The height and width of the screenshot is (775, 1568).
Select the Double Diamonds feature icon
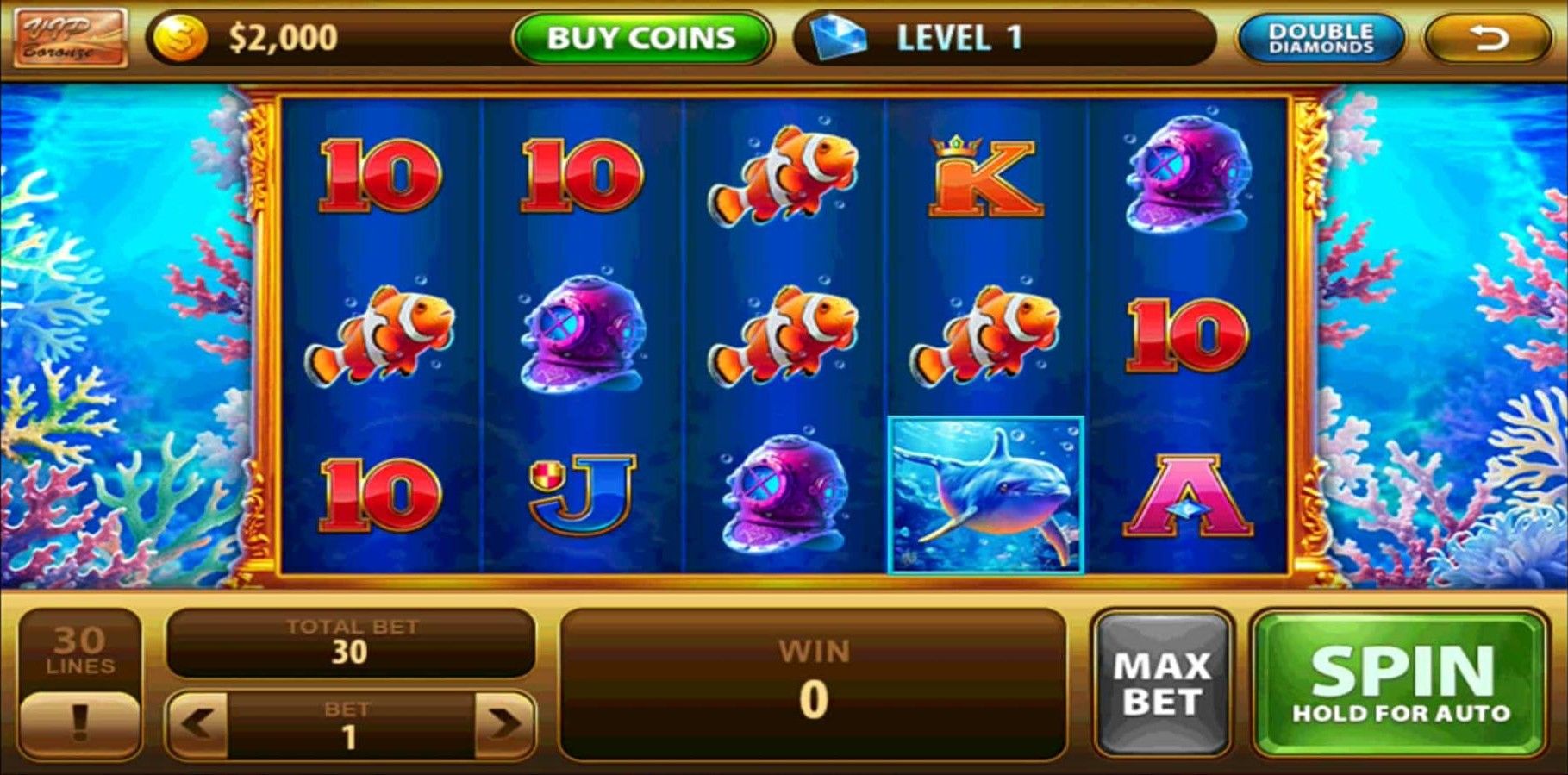[x=1321, y=38]
